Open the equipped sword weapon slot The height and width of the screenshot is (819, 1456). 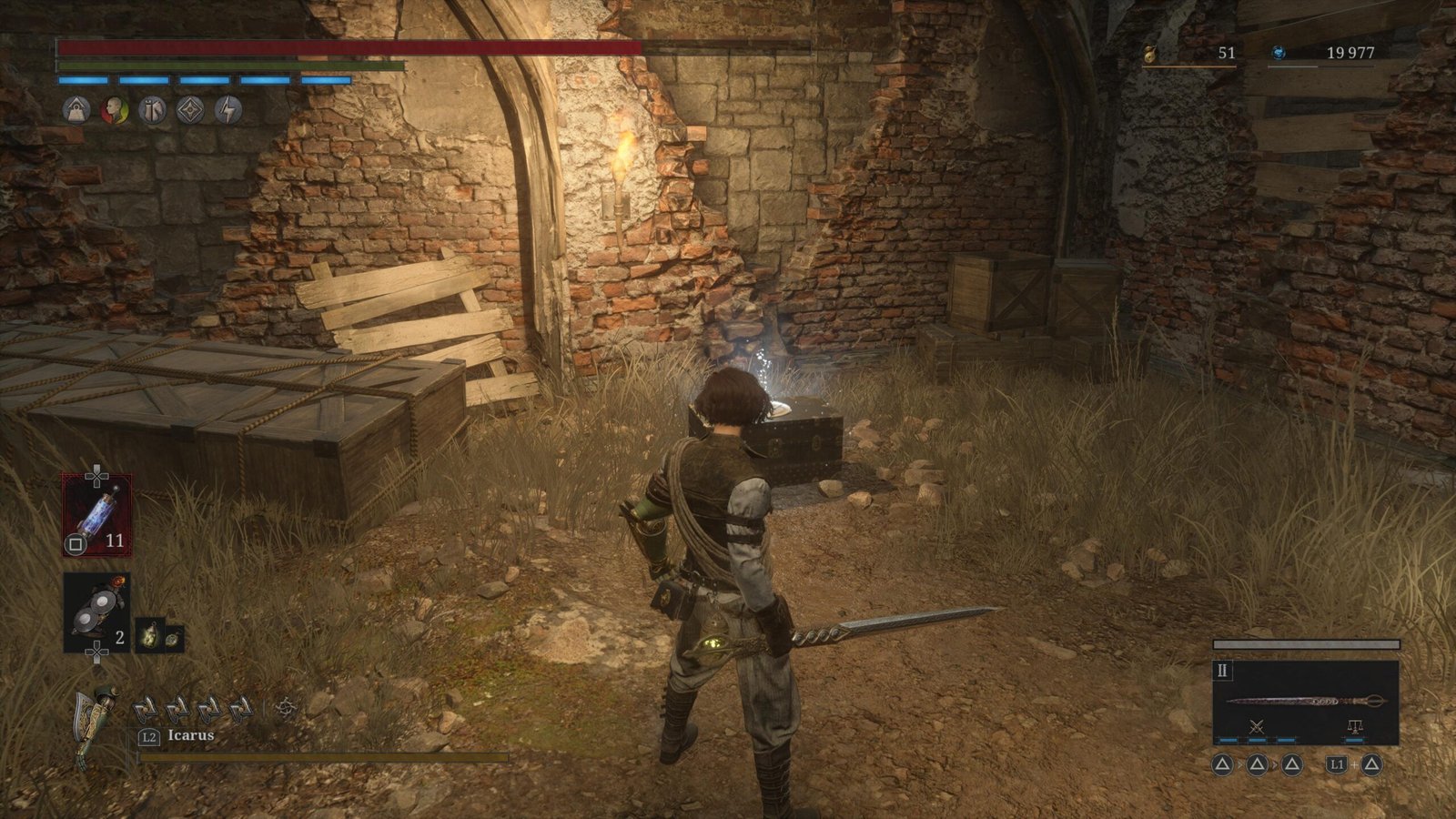pos(1305,702)
